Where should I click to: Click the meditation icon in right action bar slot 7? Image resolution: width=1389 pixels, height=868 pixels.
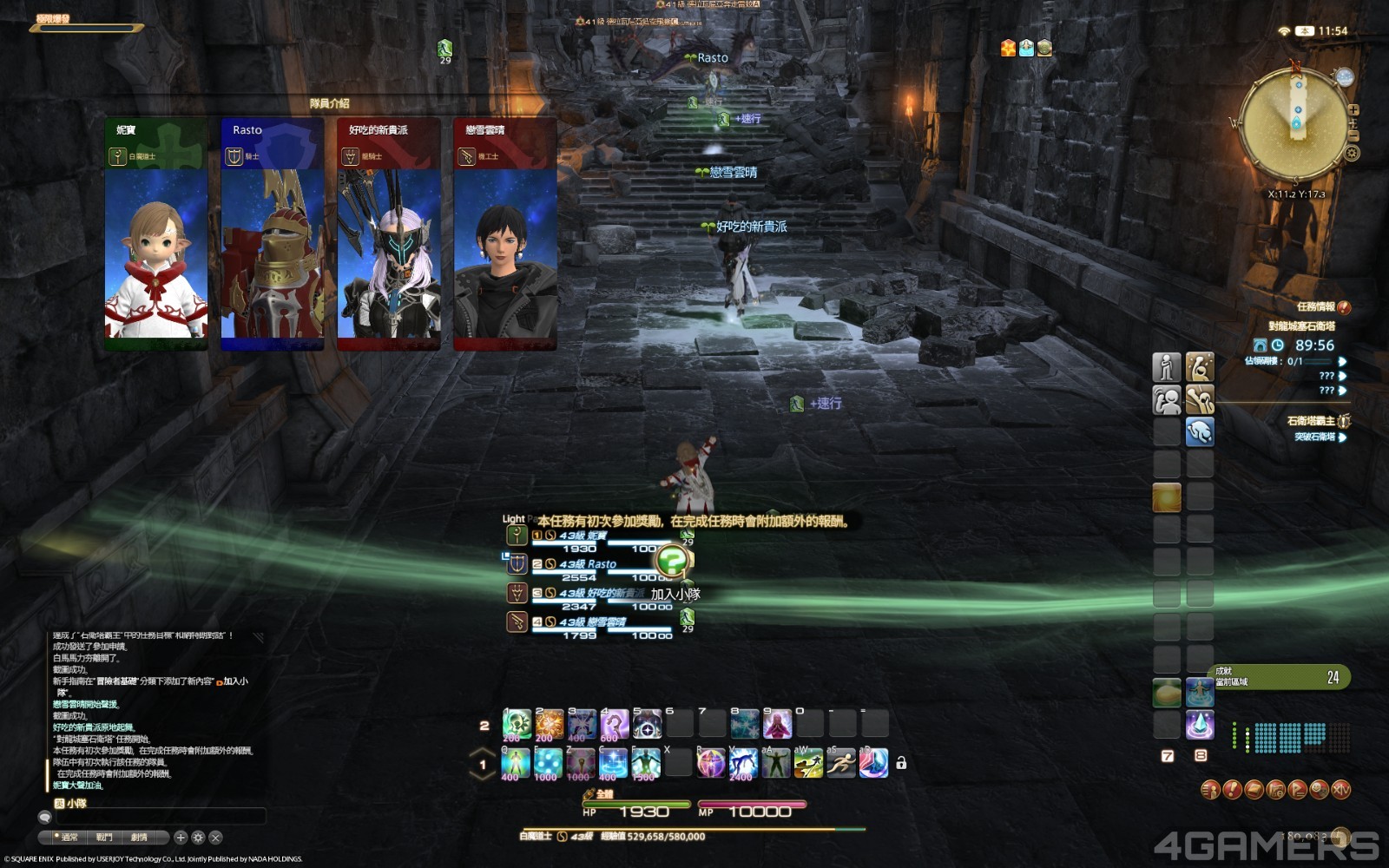coord(1200,693)
